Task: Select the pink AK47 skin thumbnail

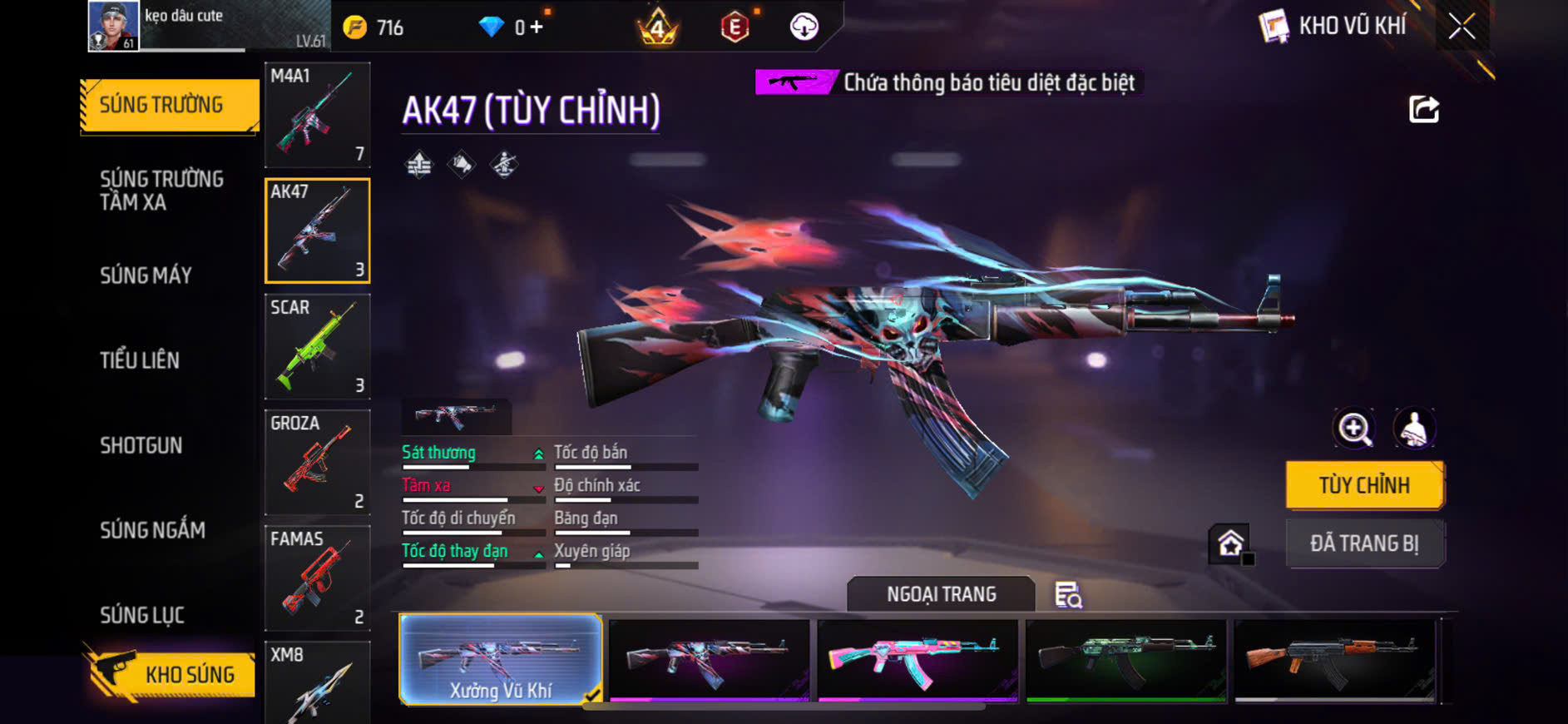Action: click(x=918, y=660)
